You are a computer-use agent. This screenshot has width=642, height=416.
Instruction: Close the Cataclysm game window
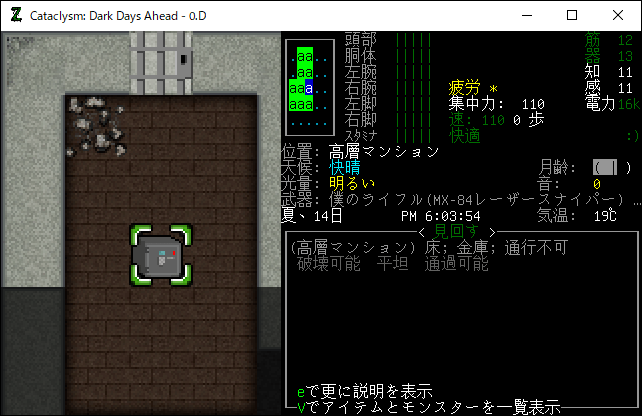617,15
